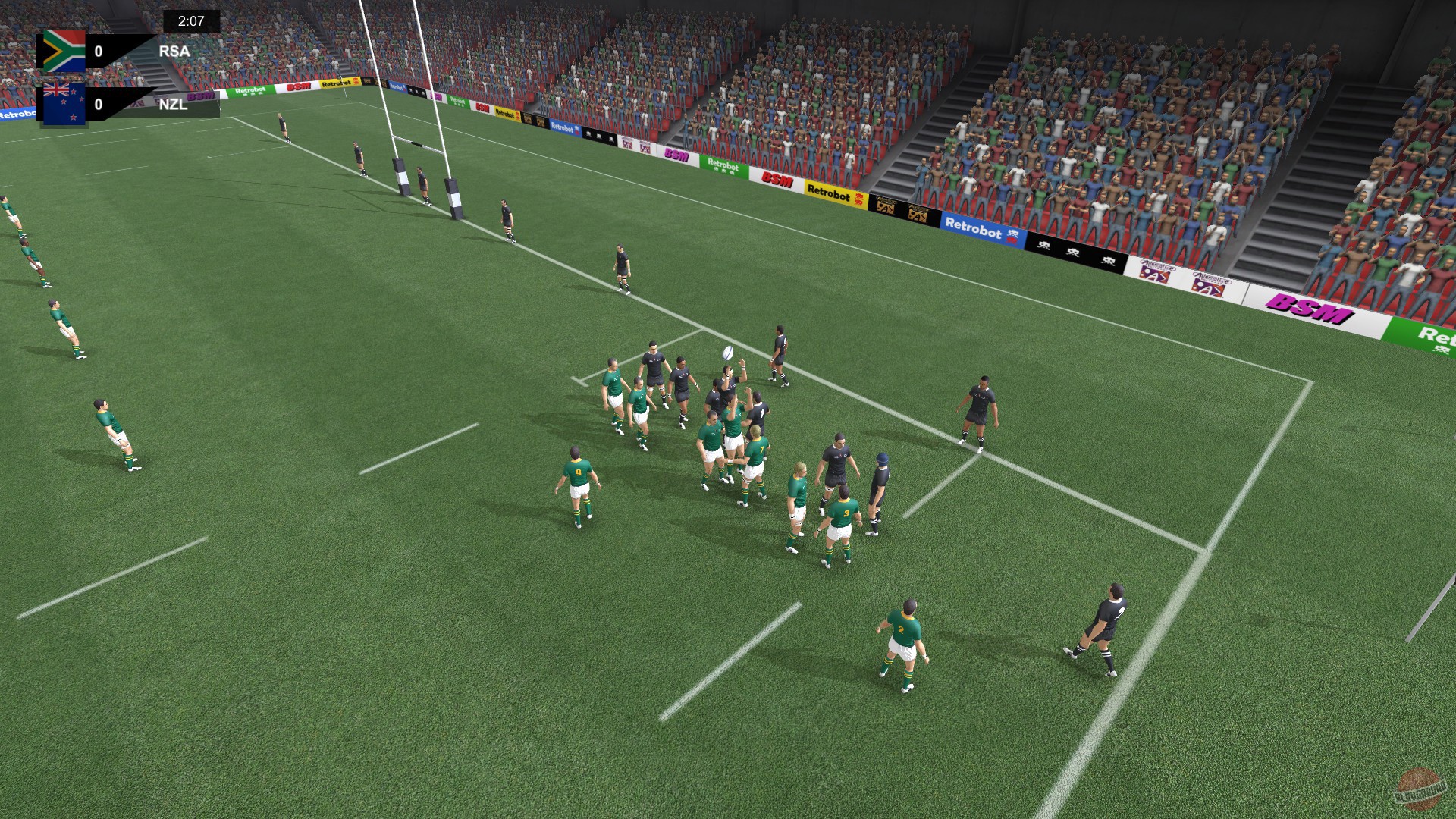Viewport: 1456px width, 819px height.
Task: Select the South Africa flag icon
Action: coord(64,52)
